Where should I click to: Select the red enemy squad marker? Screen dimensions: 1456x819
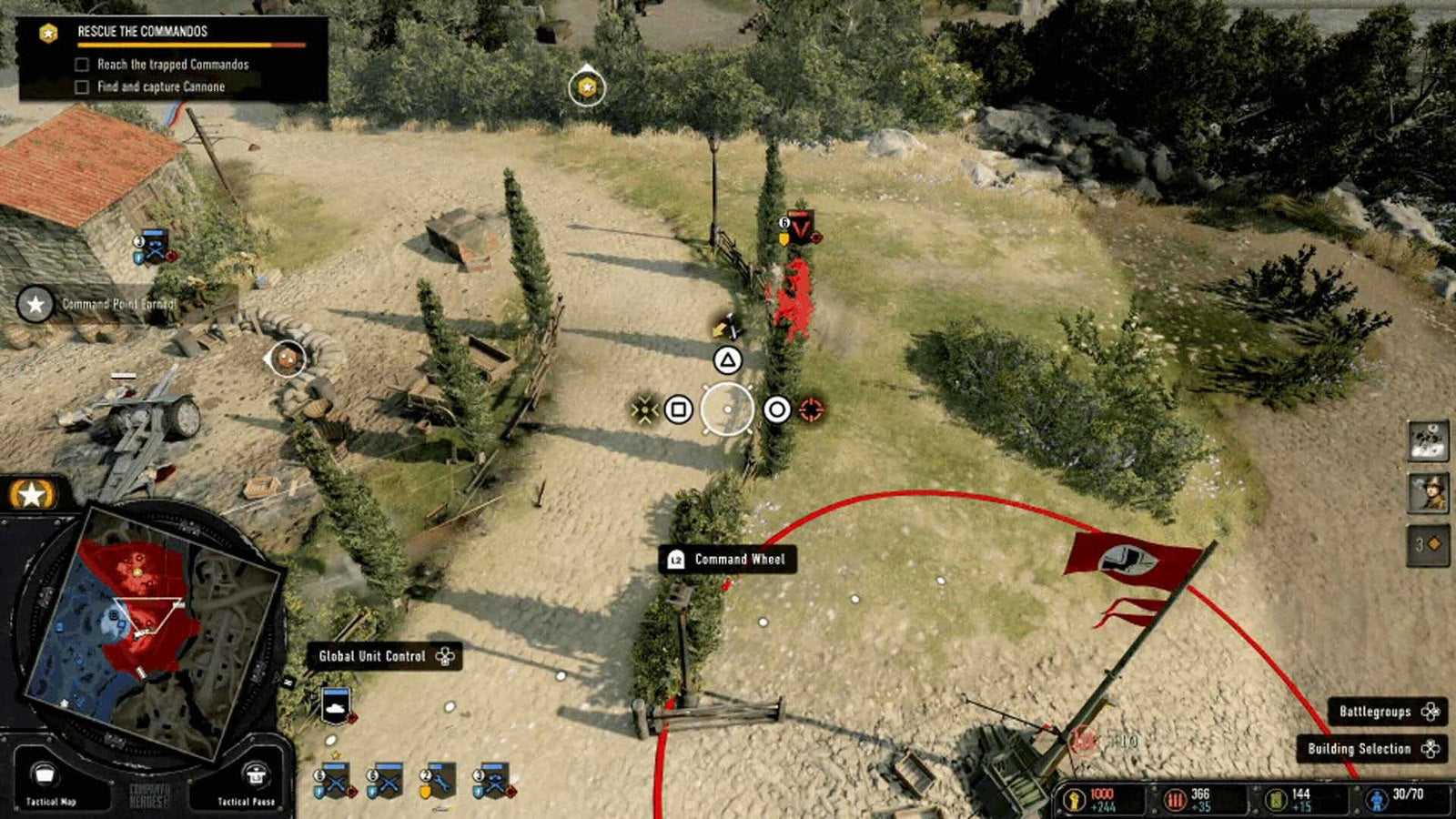[800, 227]
